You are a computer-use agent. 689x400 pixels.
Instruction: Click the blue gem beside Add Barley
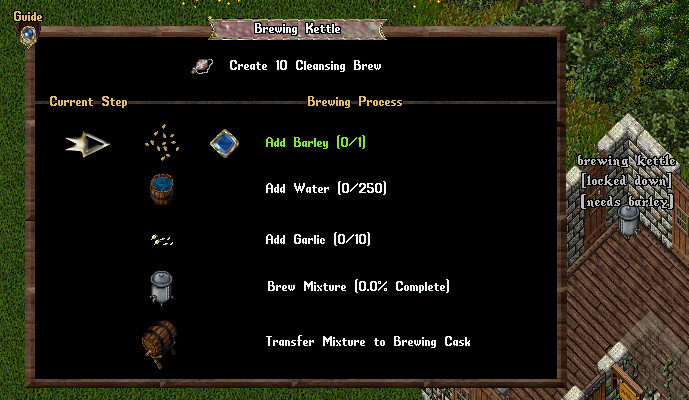point(224,143)
